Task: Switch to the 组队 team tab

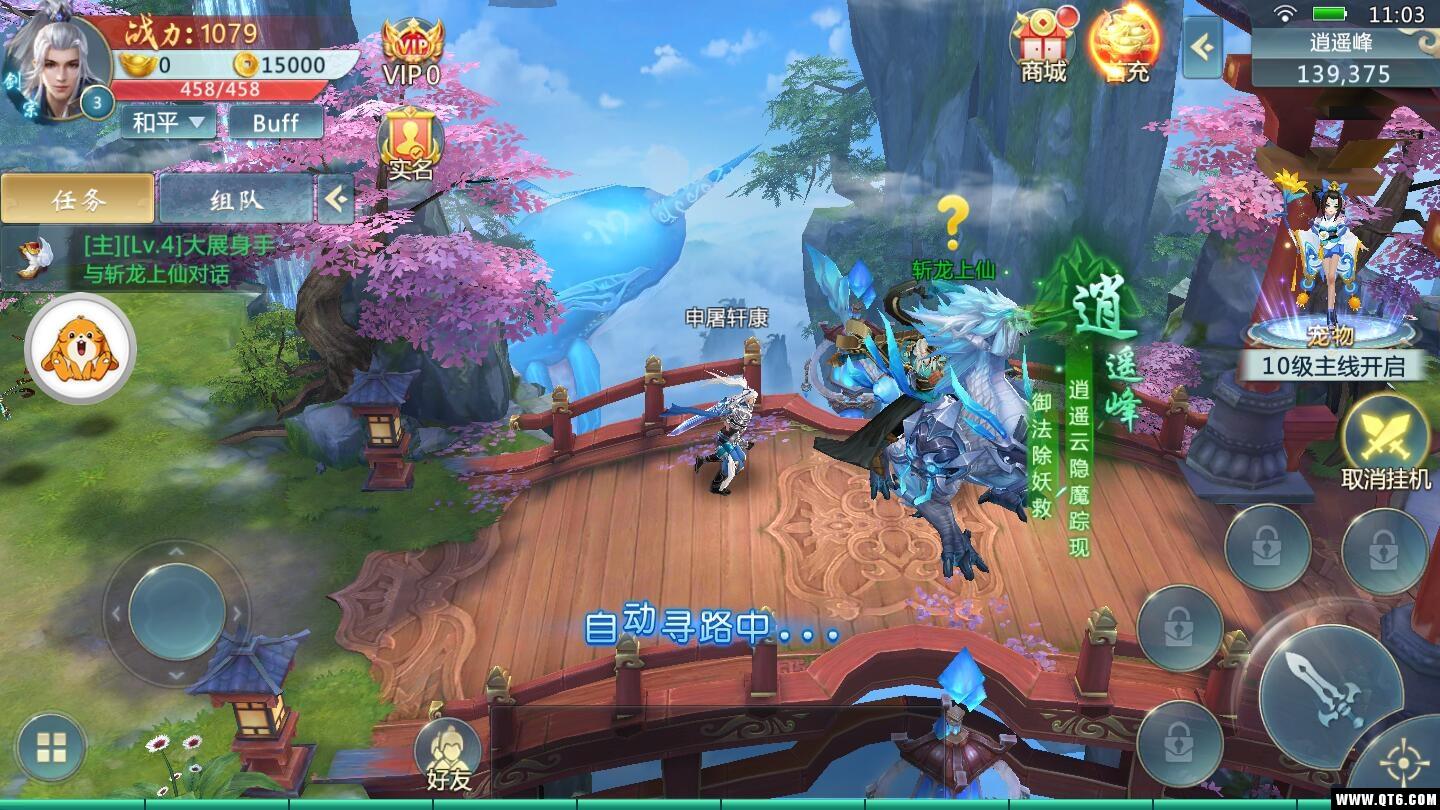Action: pyautogui.click(x=238, y=199)
